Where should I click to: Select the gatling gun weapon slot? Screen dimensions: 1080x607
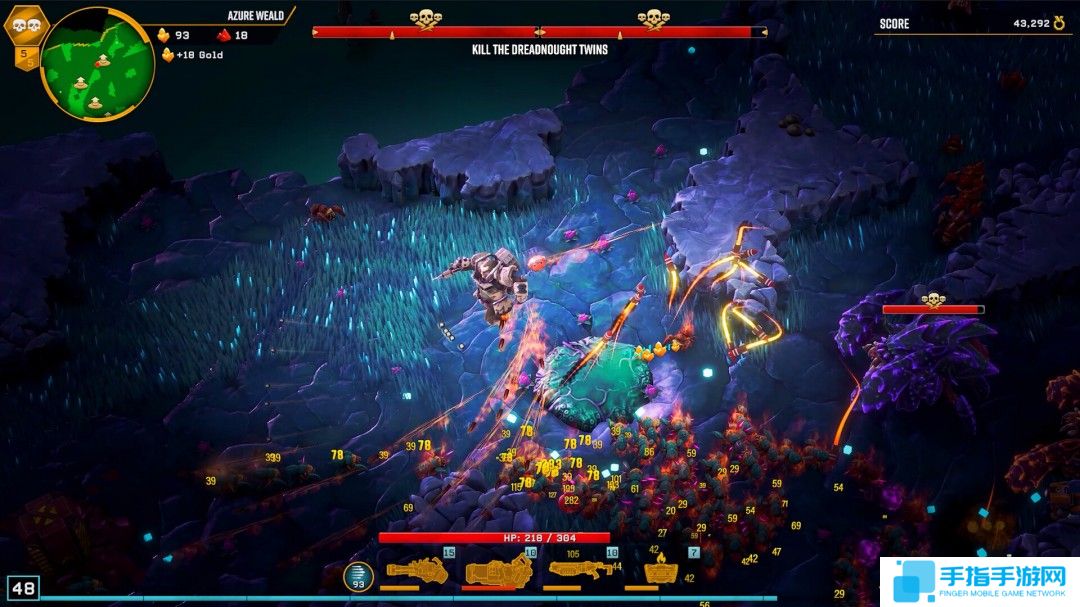tap(418, 571)
